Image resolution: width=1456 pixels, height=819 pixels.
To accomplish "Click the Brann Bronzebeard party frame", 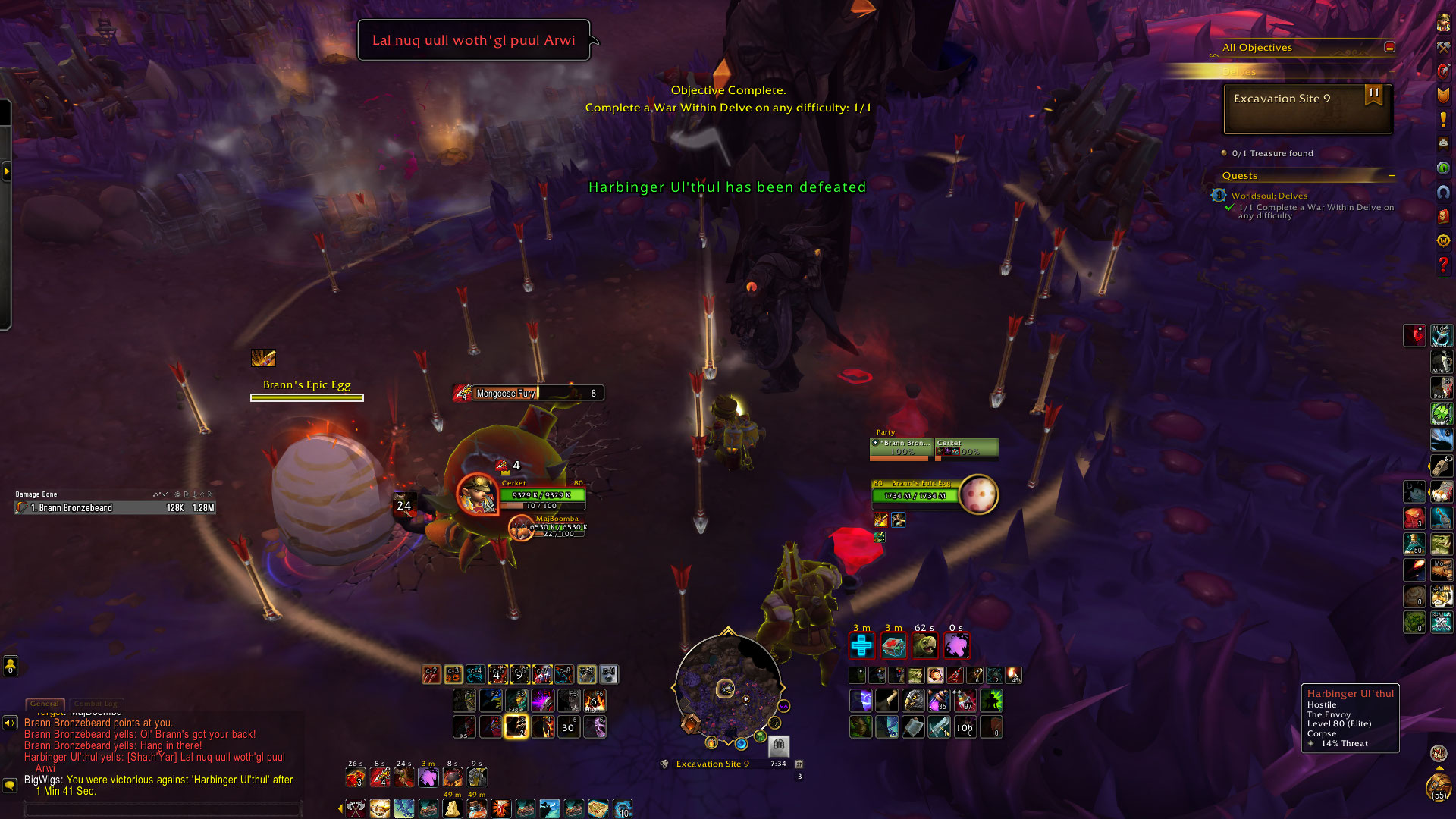I will tap(901, 448).
